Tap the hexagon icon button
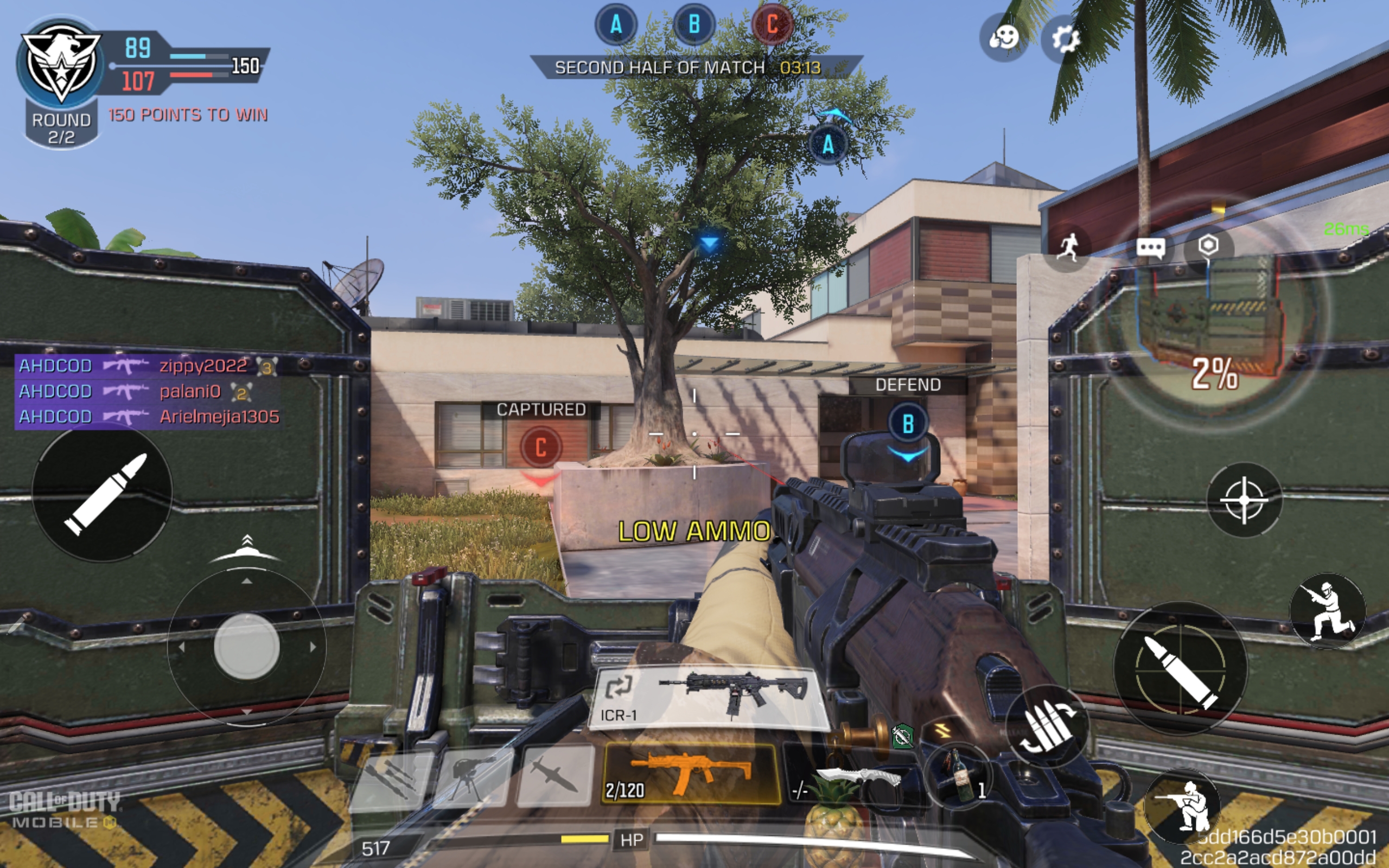 (1208, 246)
